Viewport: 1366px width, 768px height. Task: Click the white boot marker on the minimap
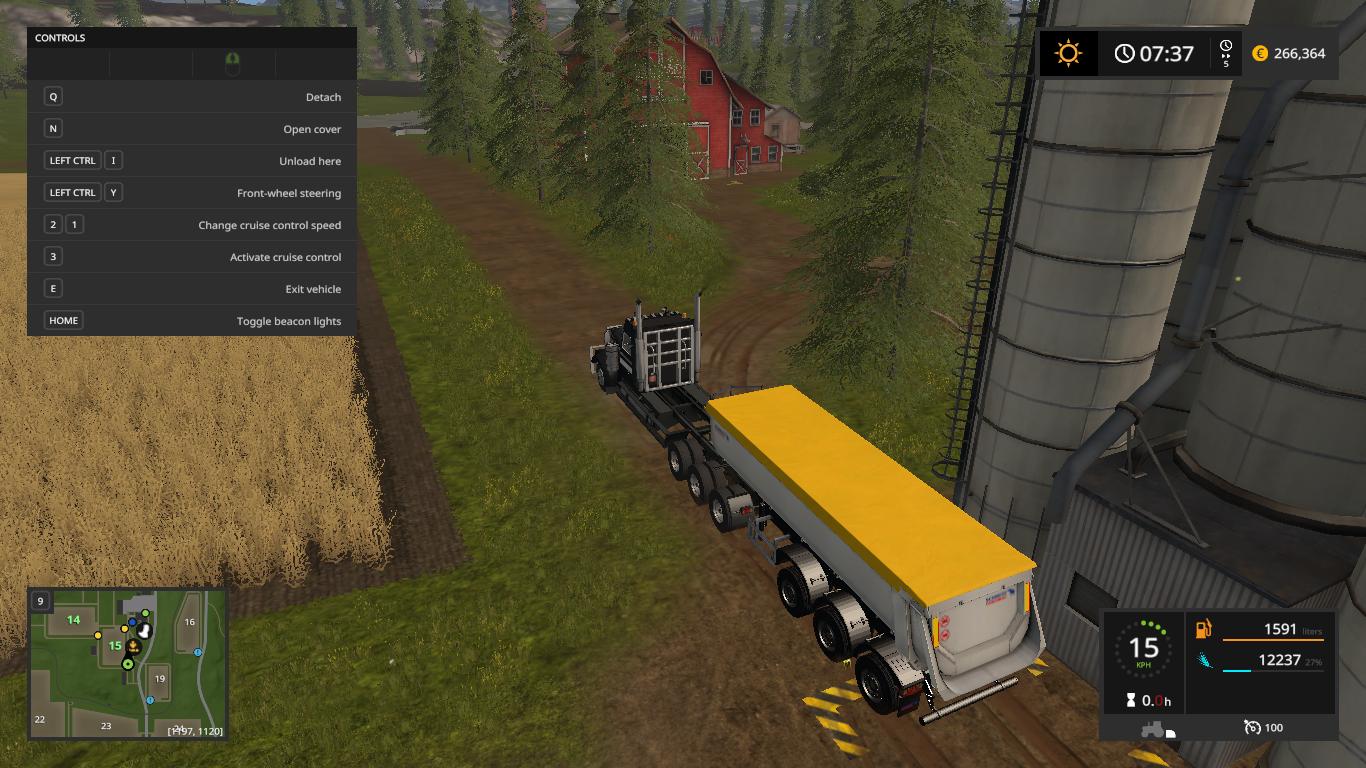click(145, 631)
